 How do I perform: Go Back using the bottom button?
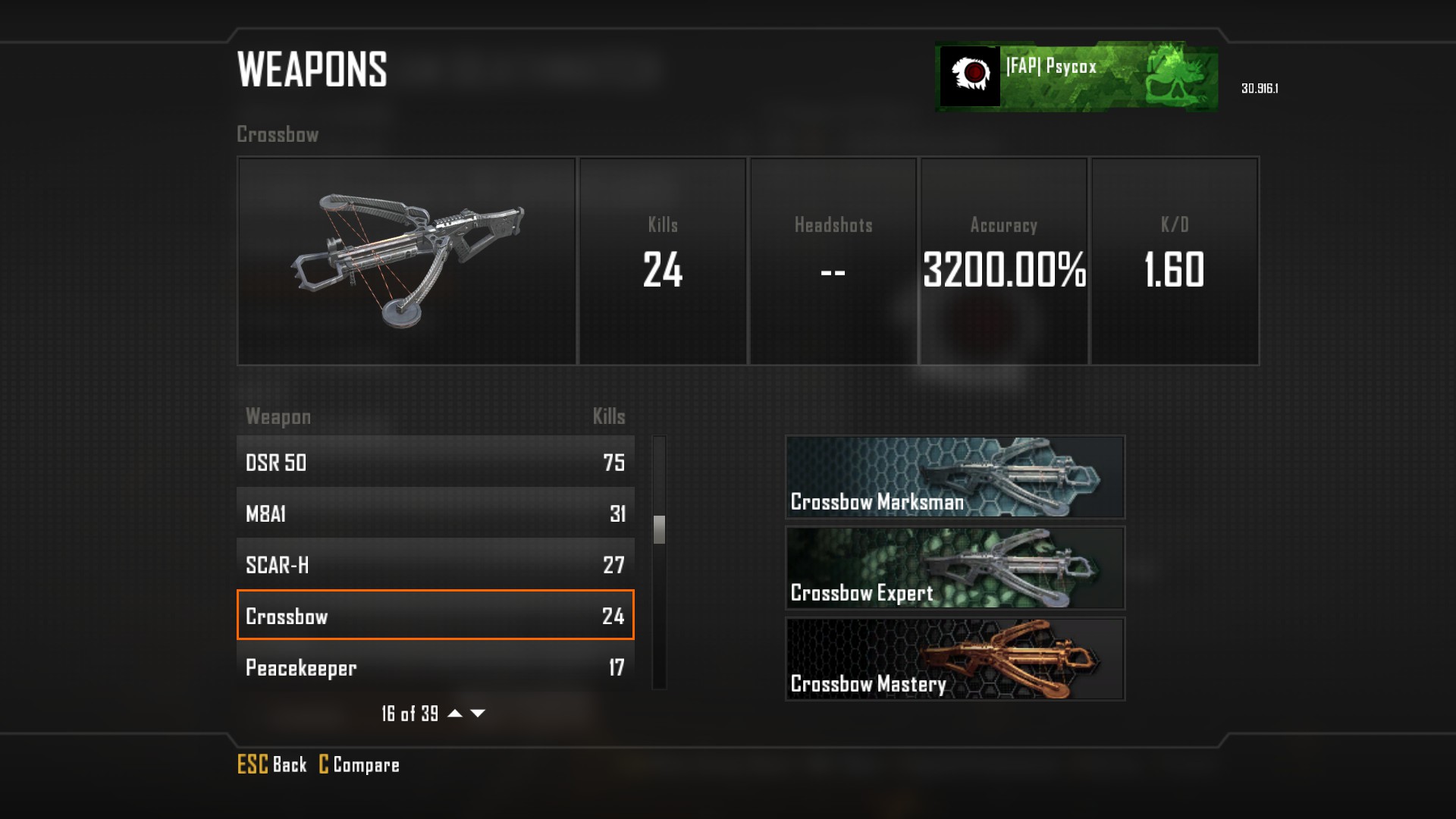click(272, 764)
